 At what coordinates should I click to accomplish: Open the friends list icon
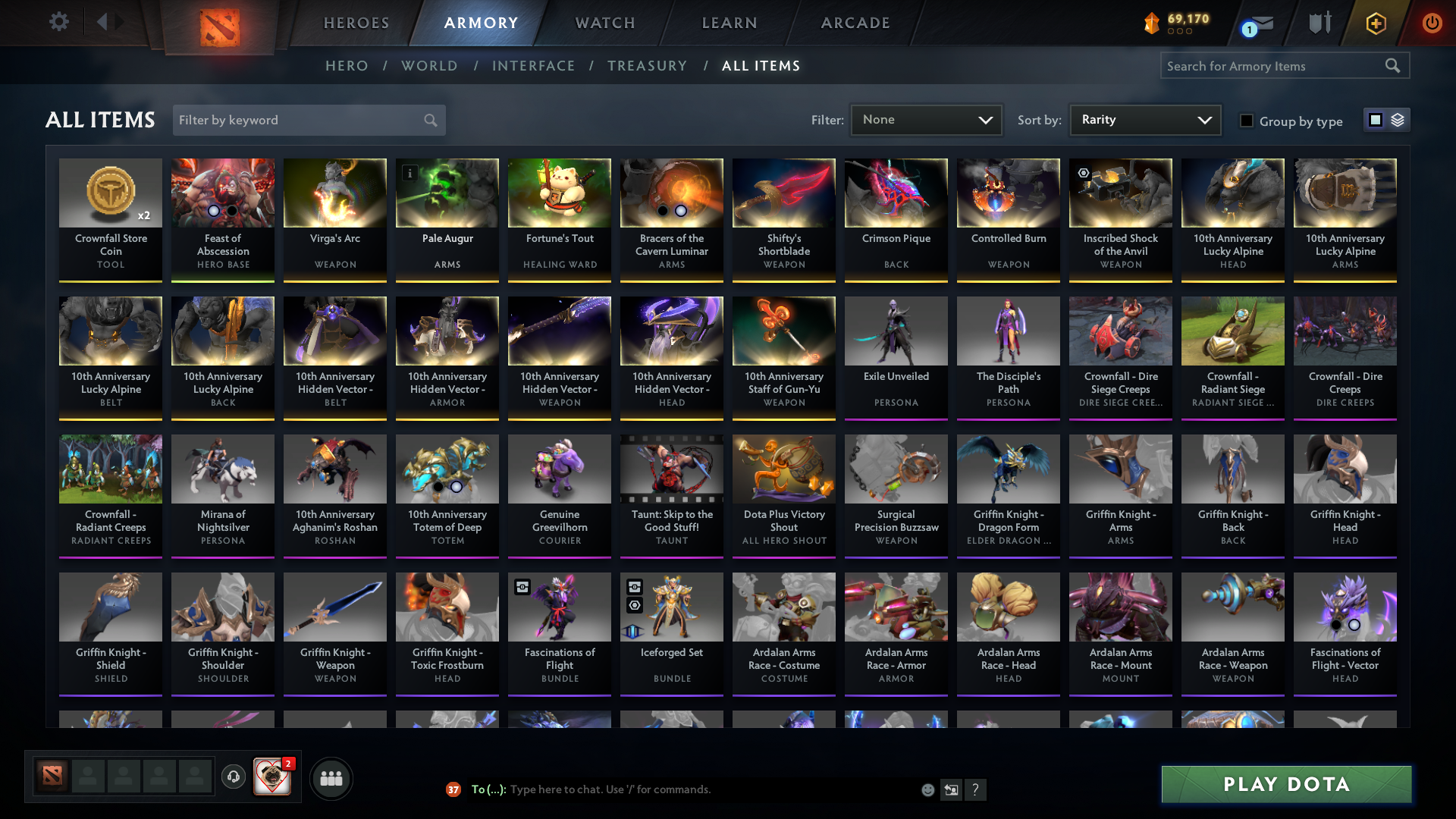(x=331, y=778)
